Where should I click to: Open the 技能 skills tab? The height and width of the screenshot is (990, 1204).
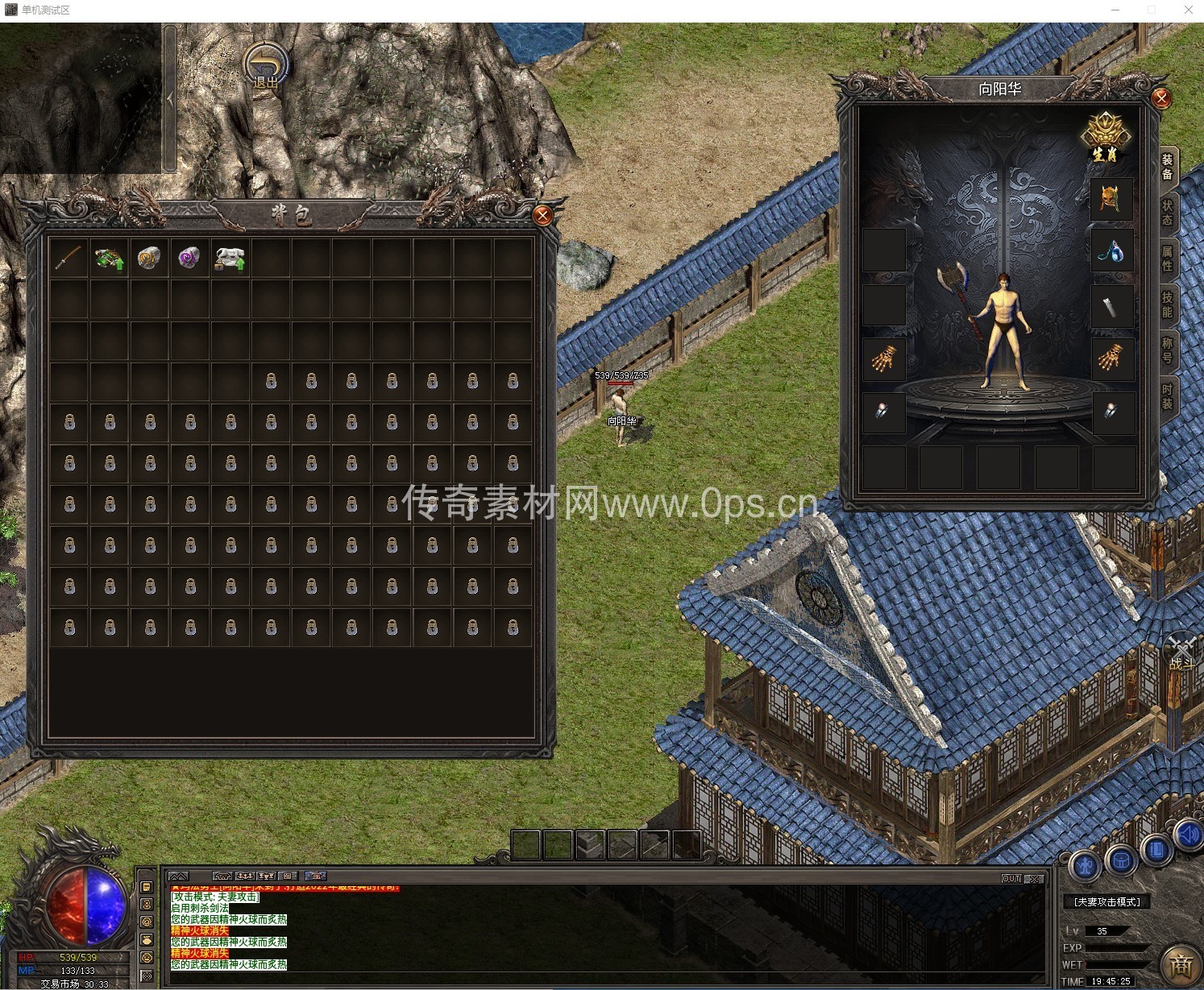coord(1167,304)
